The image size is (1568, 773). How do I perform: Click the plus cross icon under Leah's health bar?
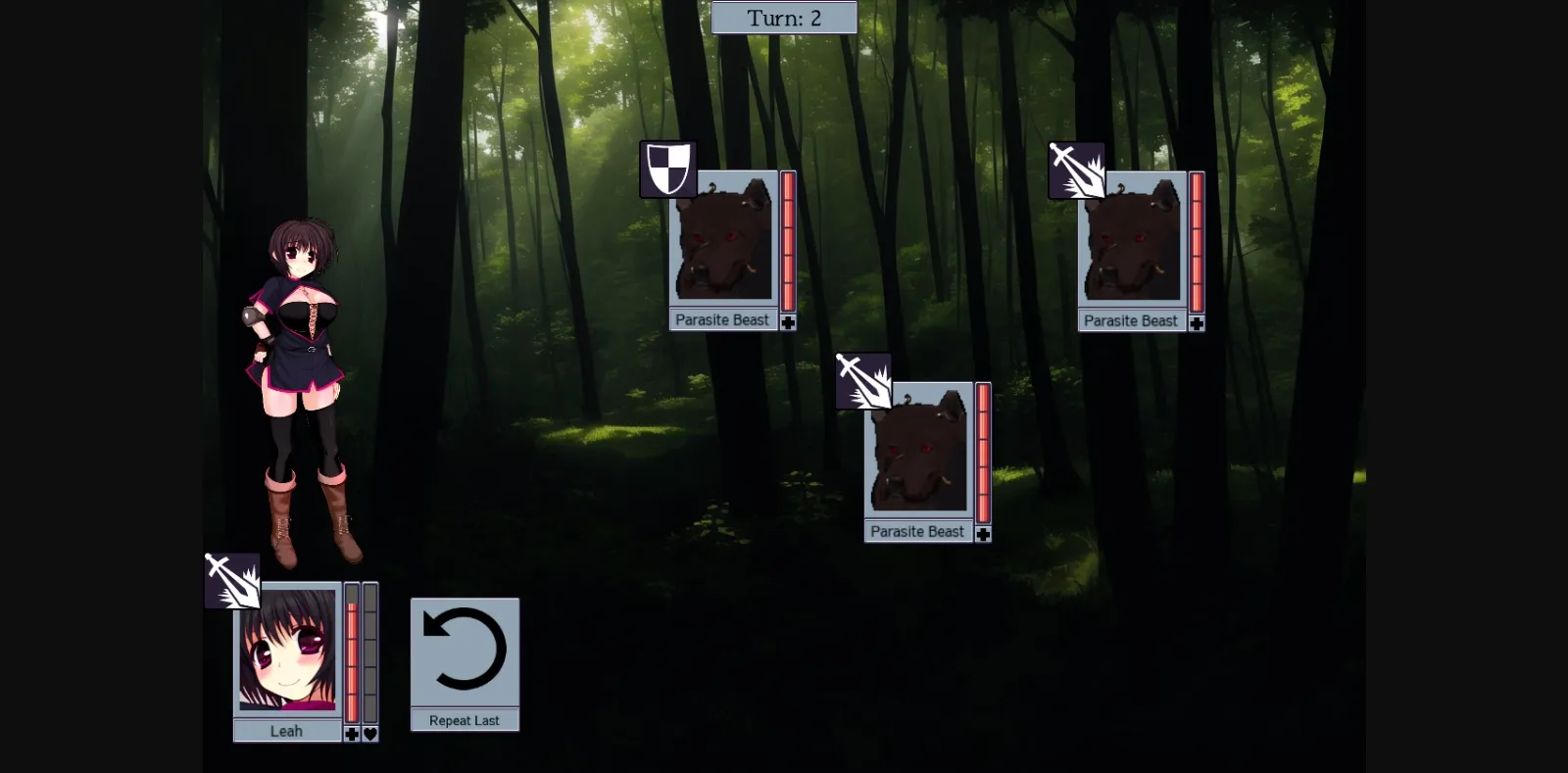click(x=351, y=733)
